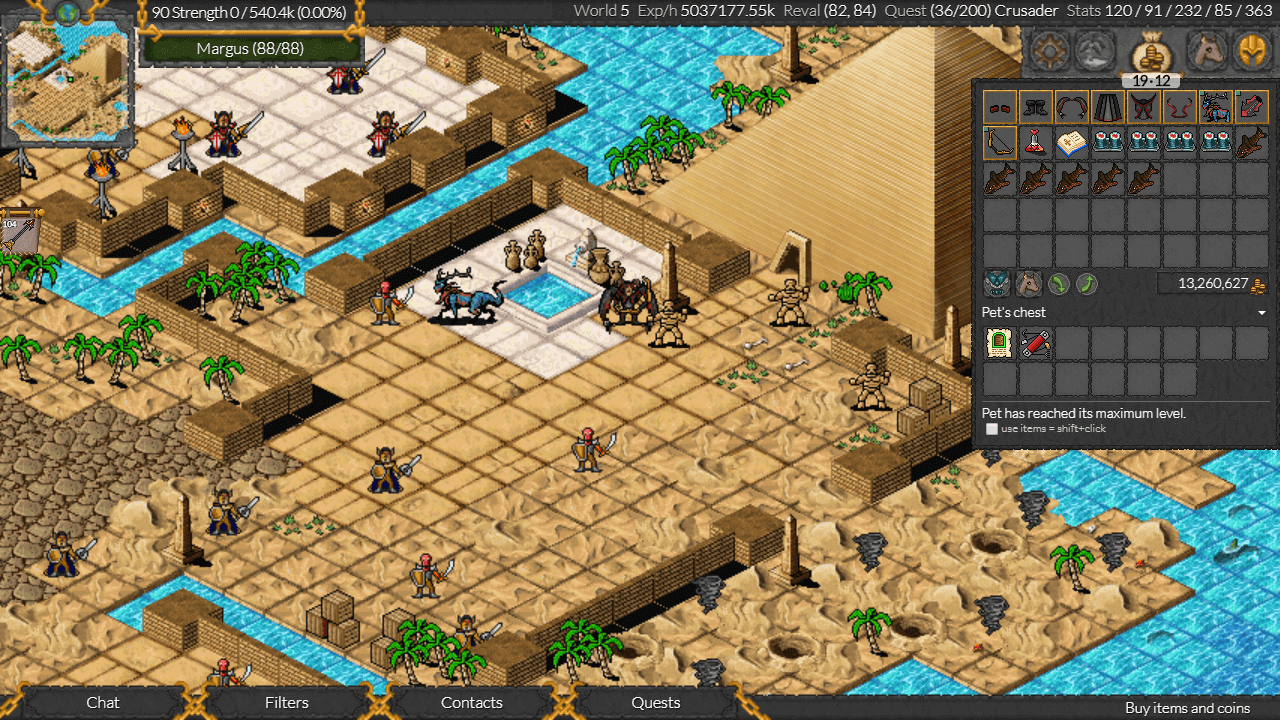Open the stable via the horse head icon
This screenshot has width=1280, height=720.
1205,51
